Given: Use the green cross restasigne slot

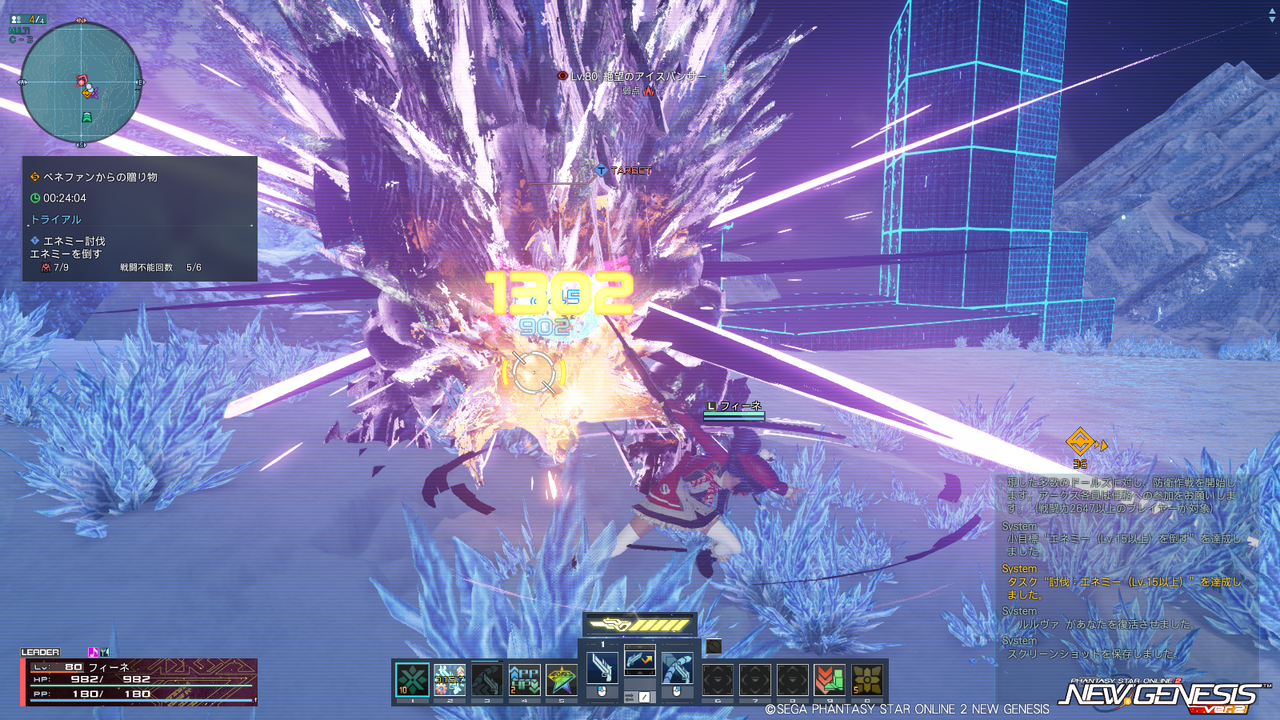Looking at the screenshot, I should 413,679.
